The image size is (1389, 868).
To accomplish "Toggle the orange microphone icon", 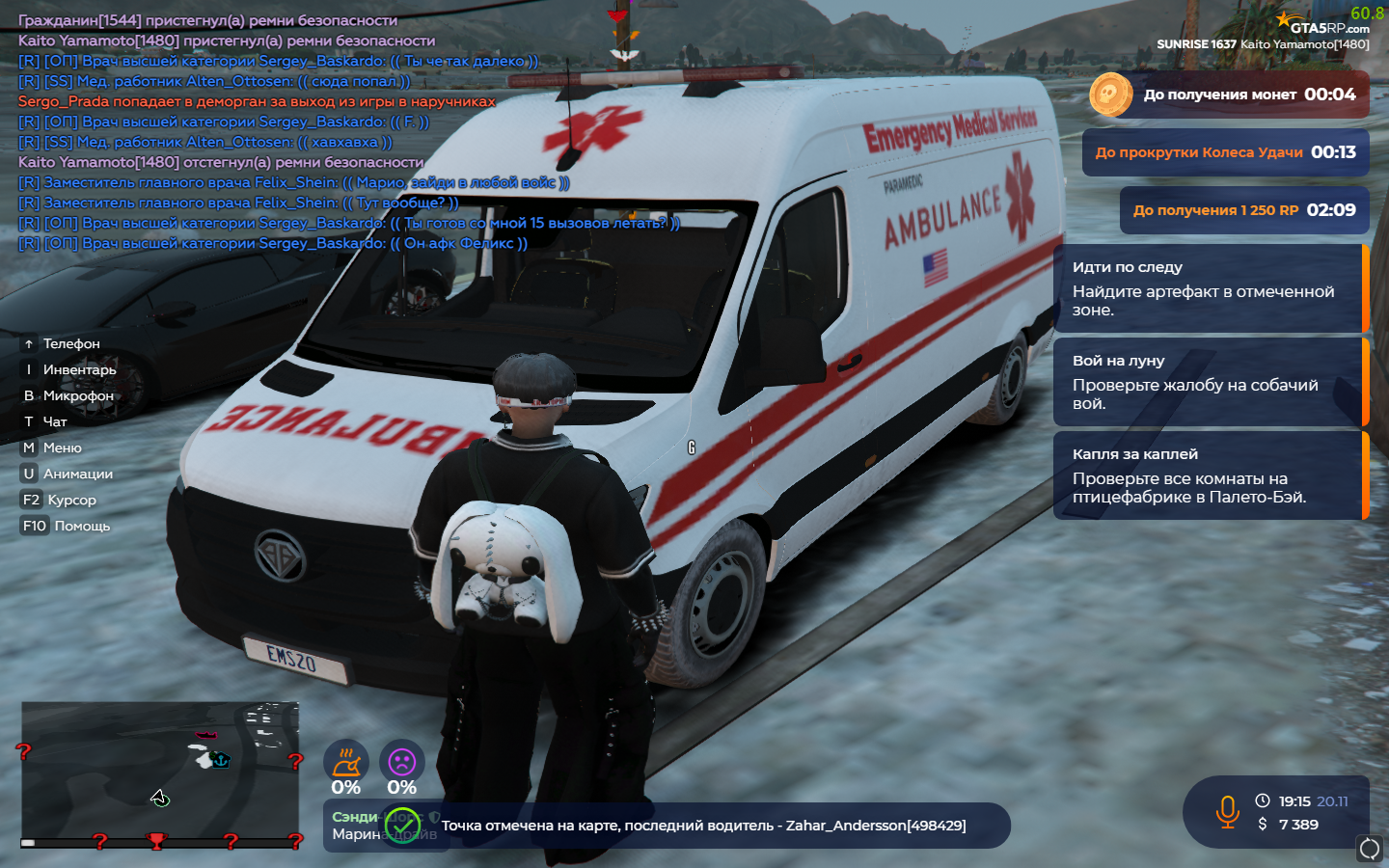I will coord(1227,812).
